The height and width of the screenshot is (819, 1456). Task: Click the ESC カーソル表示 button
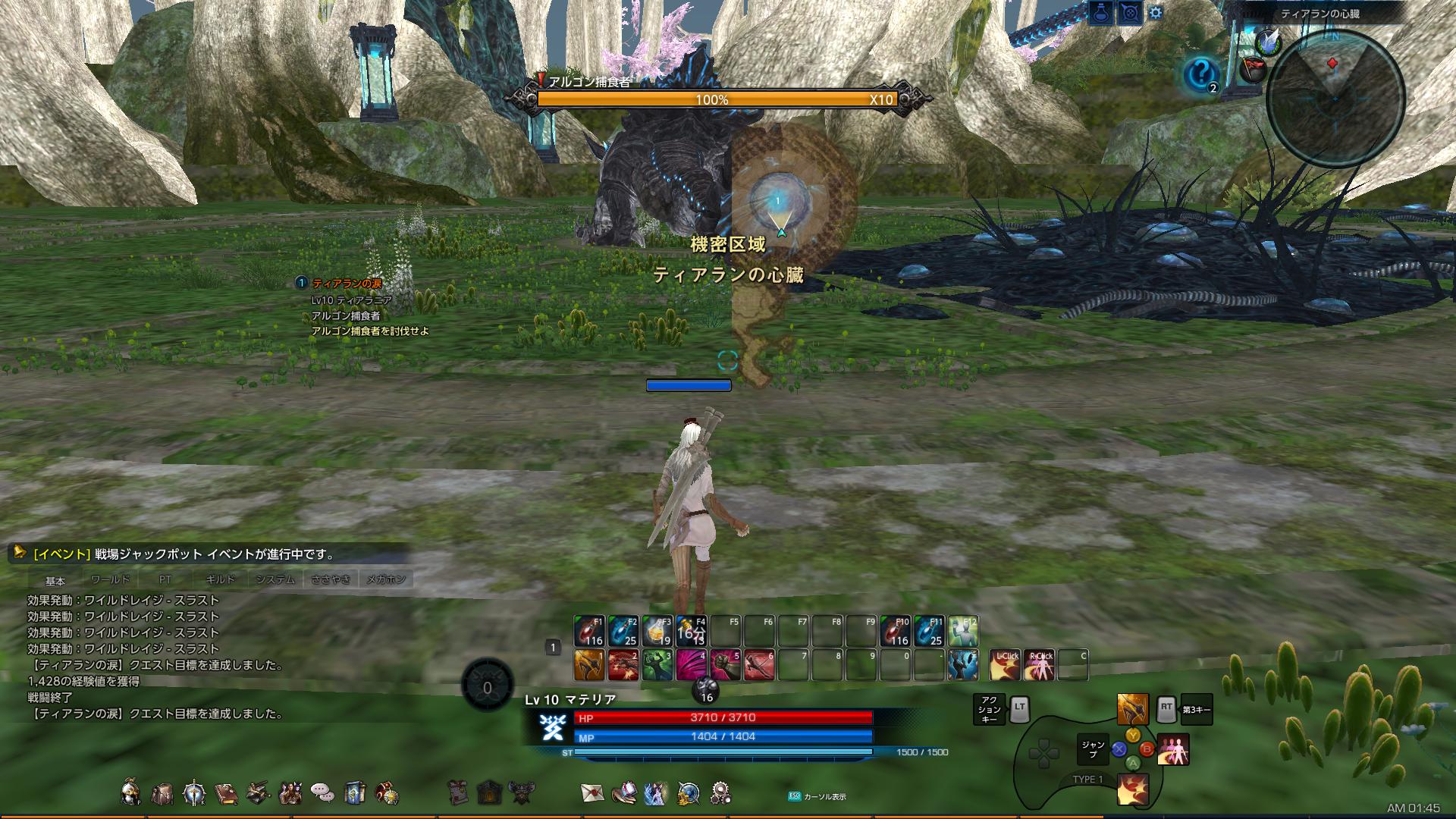click(x=795, y=795)
